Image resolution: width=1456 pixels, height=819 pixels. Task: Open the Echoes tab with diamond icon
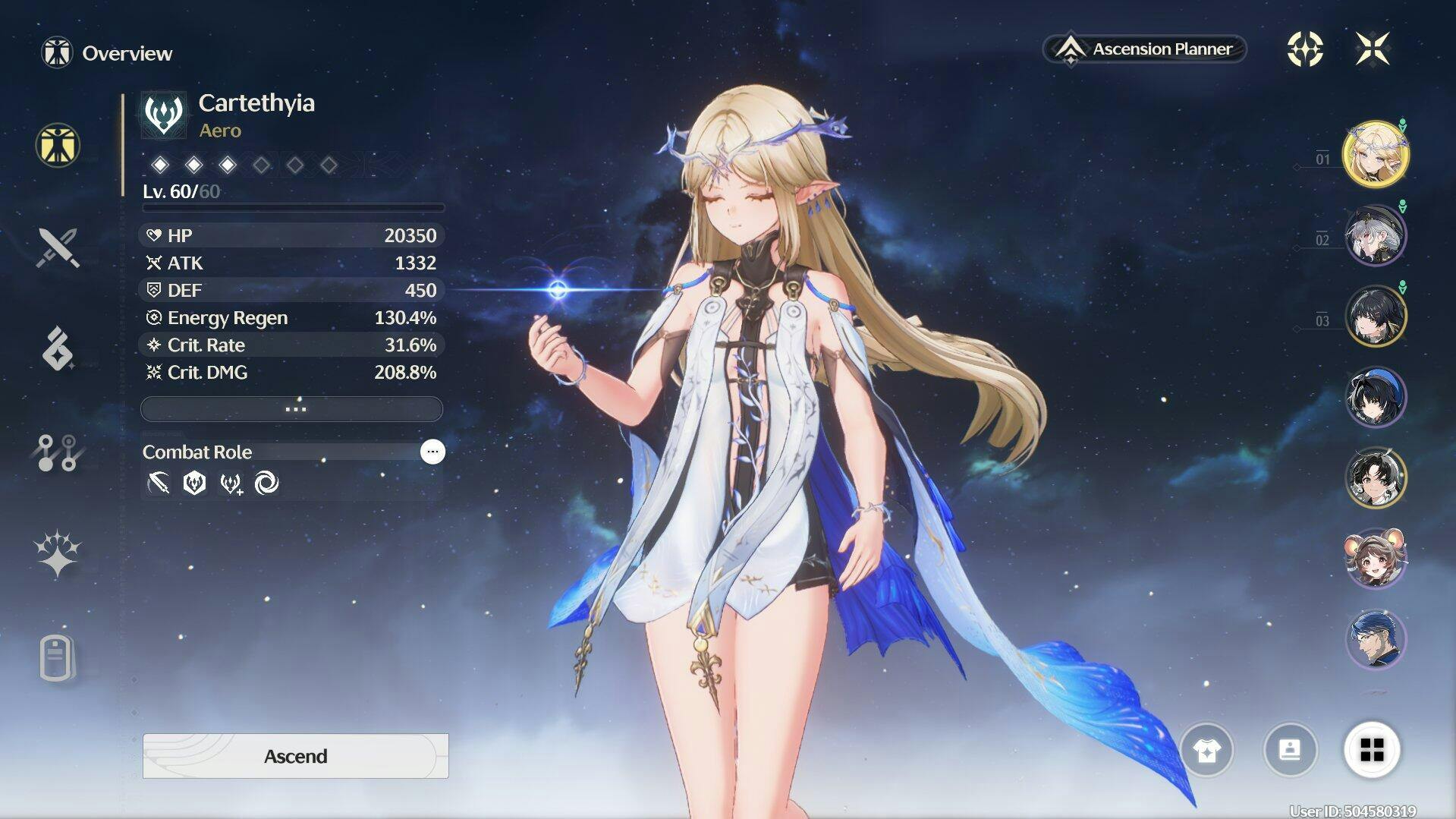pos(58,349)
